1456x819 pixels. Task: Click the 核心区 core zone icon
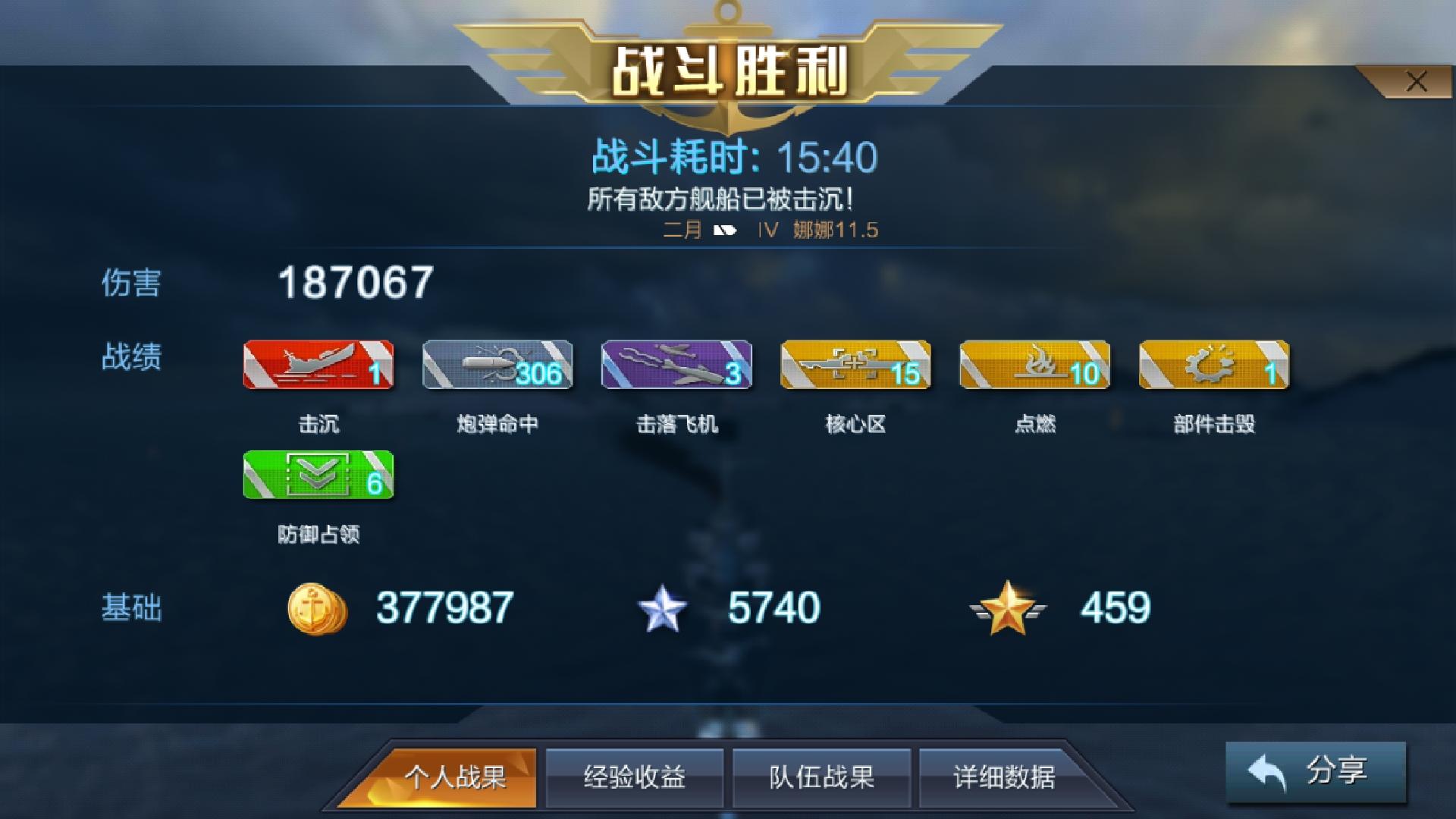(x=855, y=365)
